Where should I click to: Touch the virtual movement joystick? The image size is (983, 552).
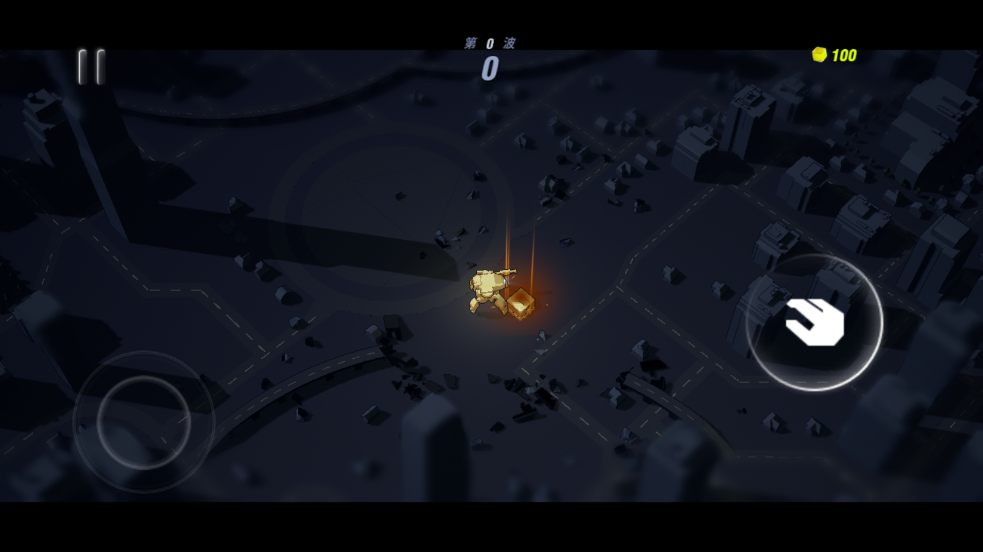(144, 421)
